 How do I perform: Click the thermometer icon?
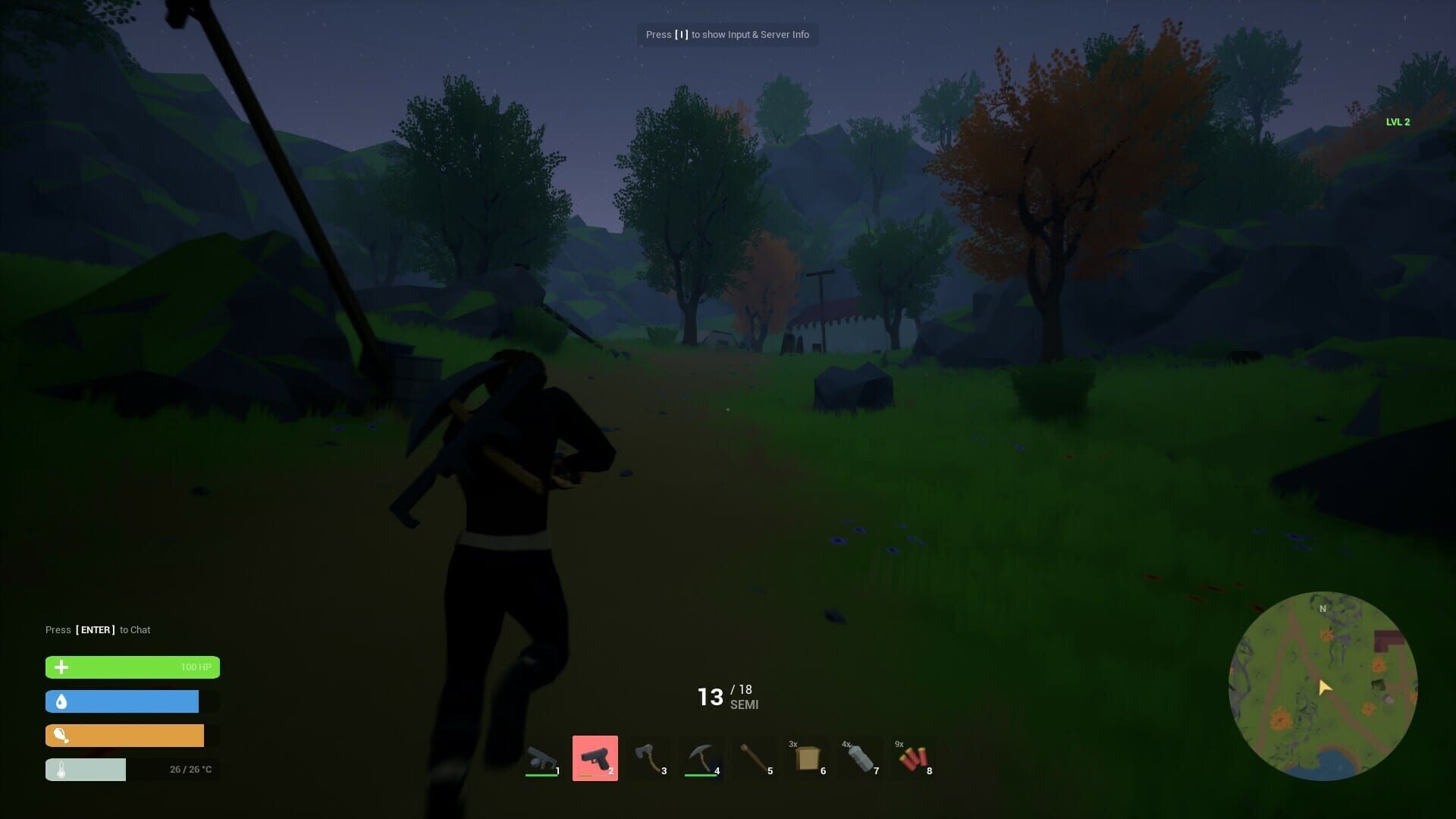[x=61, y=769]
